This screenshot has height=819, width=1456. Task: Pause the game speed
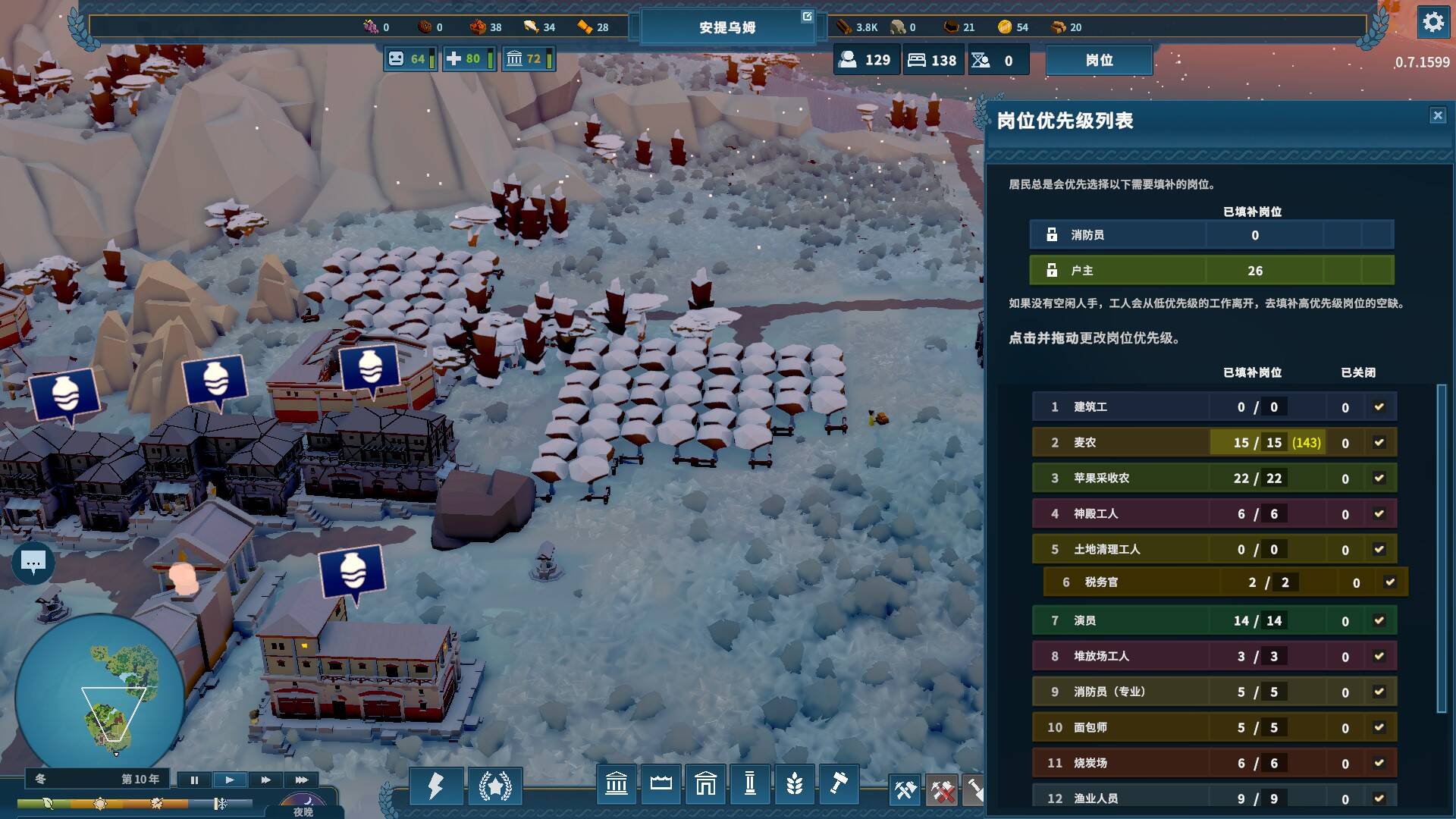194,780
